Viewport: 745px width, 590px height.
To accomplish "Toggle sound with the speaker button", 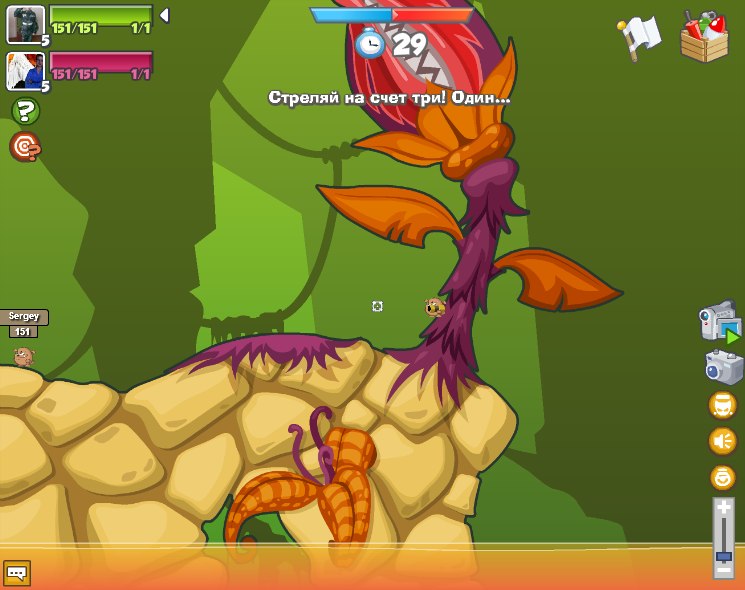I will click(x=722, y=441).
